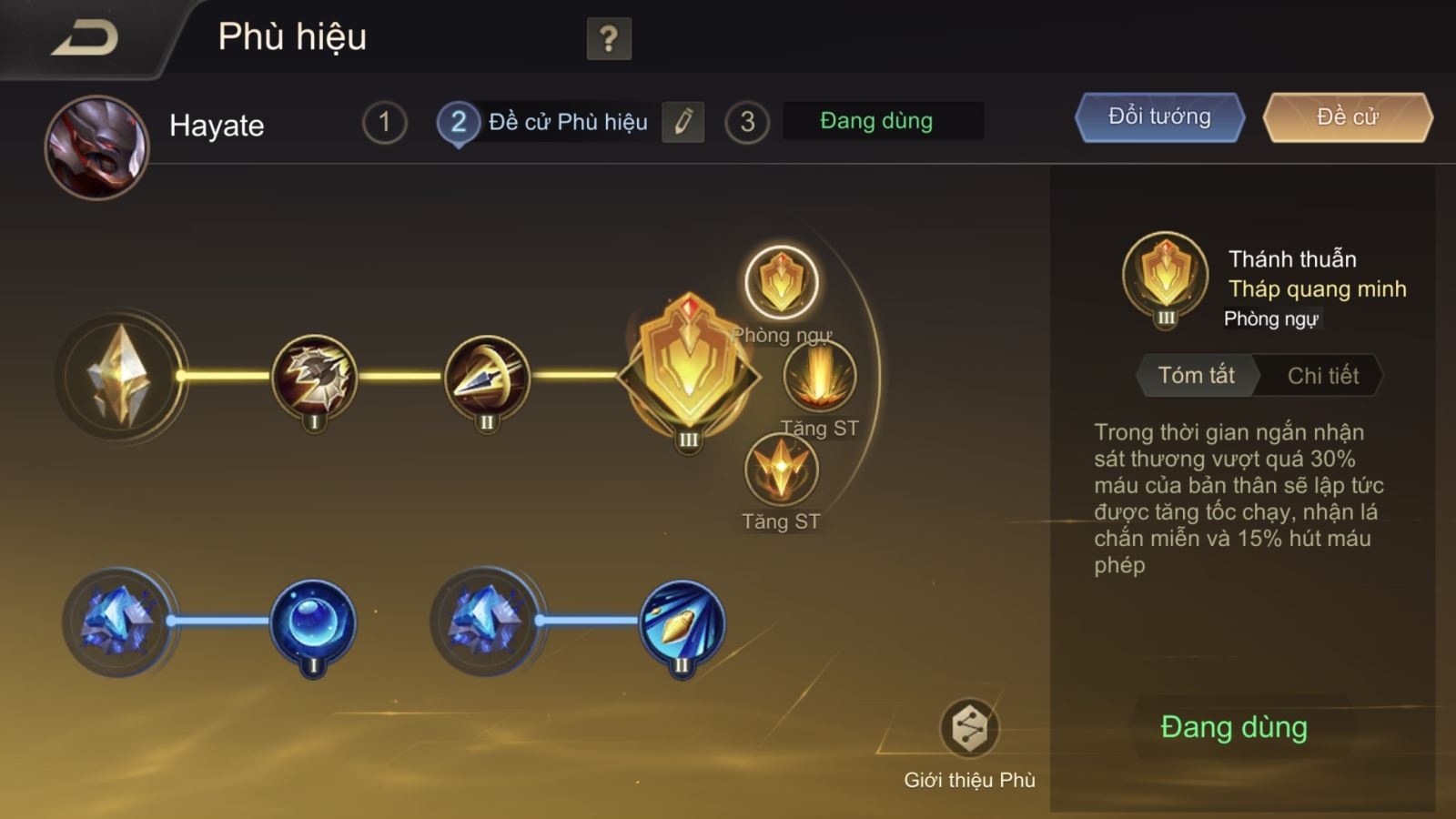The width and height of the screenshot is (1456, 819).
Task: Select the Phòng ngự badge option
Action: tap(783, 282)
